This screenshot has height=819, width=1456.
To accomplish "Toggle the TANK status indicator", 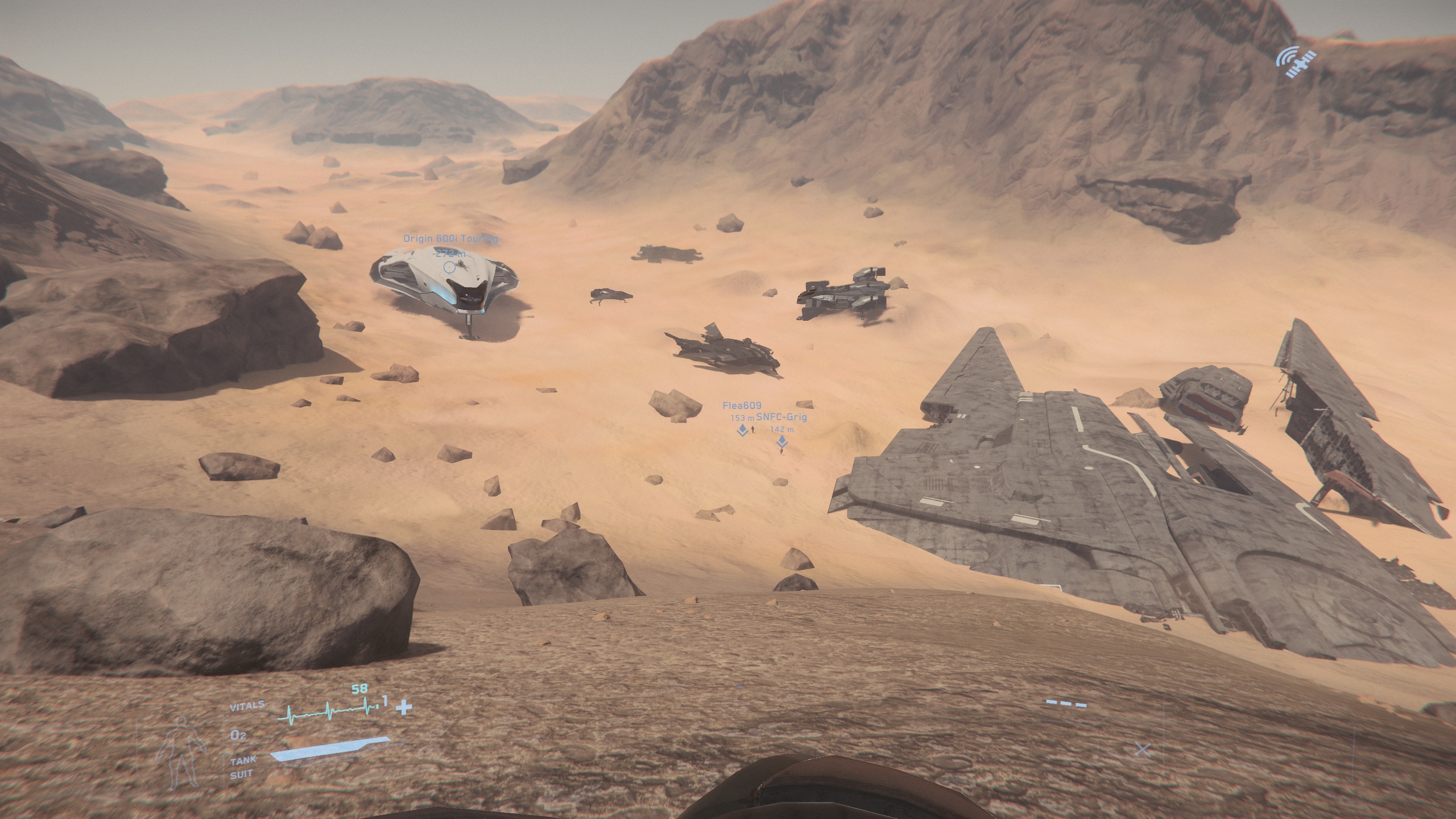I will (x=243, y=762).
